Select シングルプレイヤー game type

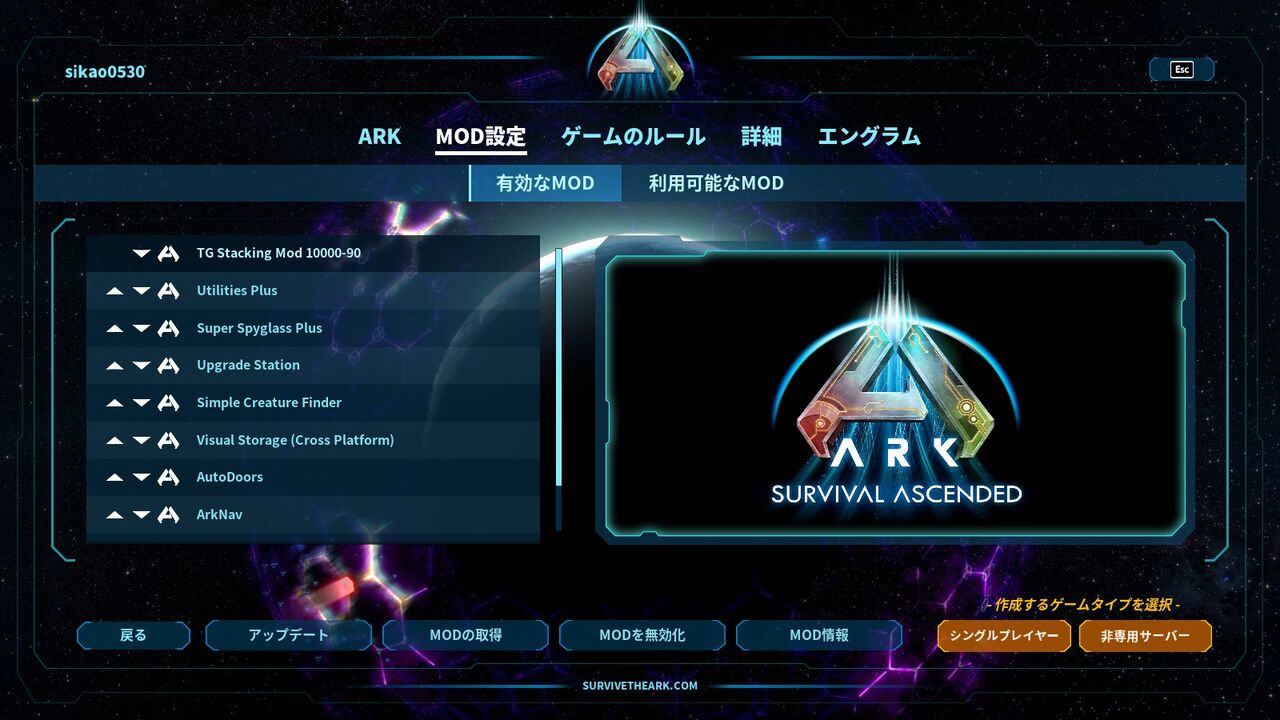1003,635
